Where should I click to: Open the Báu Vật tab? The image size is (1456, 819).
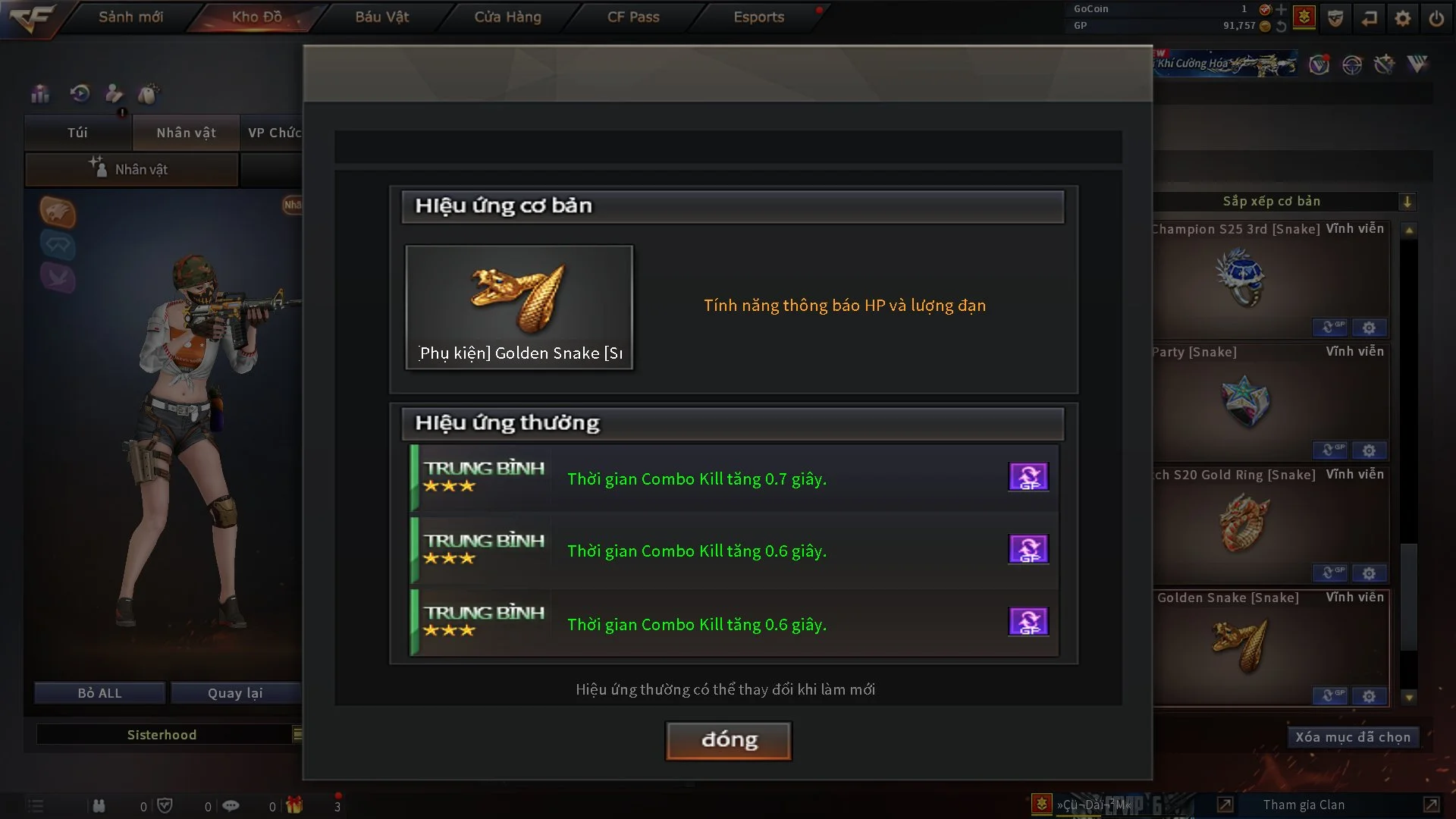point(381,17)
